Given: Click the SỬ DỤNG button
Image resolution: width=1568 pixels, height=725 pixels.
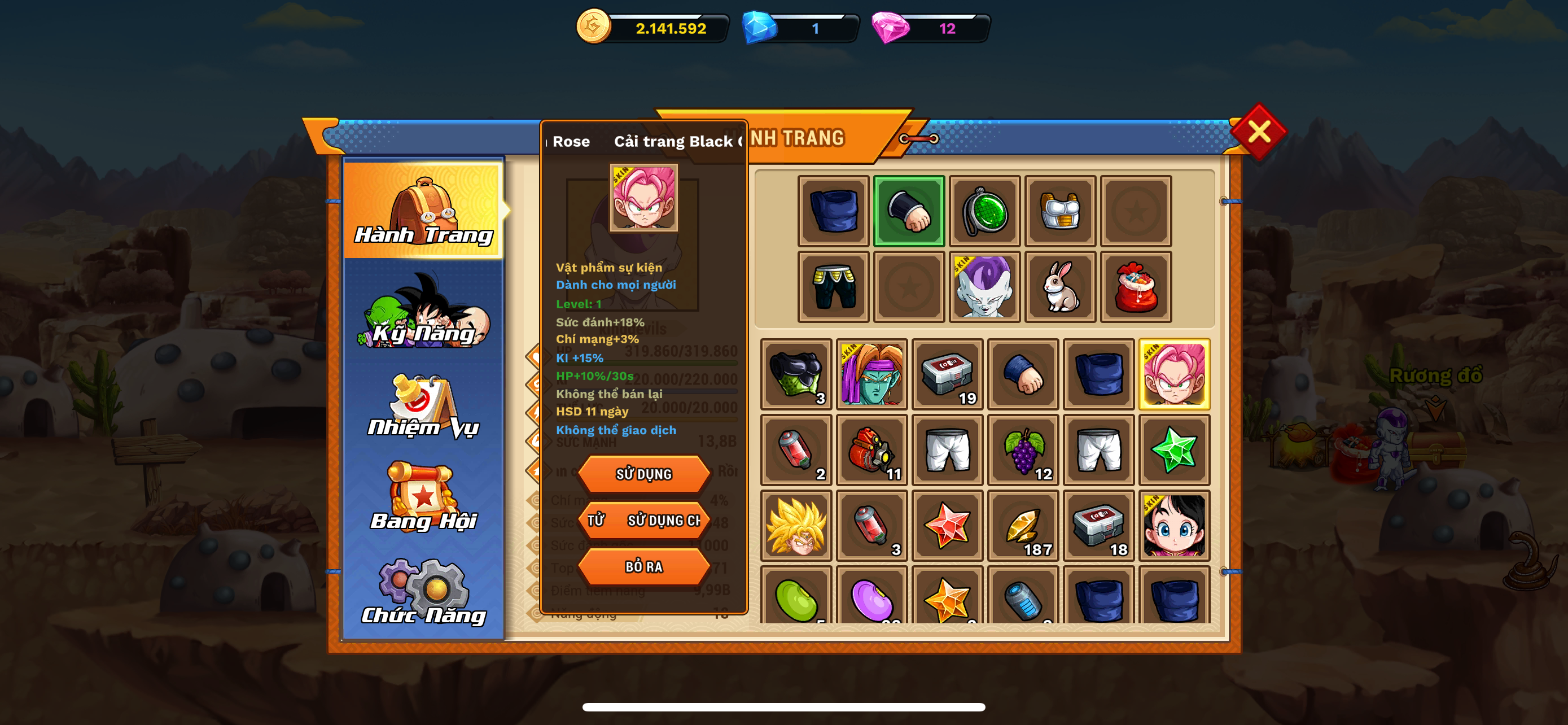Looking at the screenshot, I should click(x=643, y=474).
